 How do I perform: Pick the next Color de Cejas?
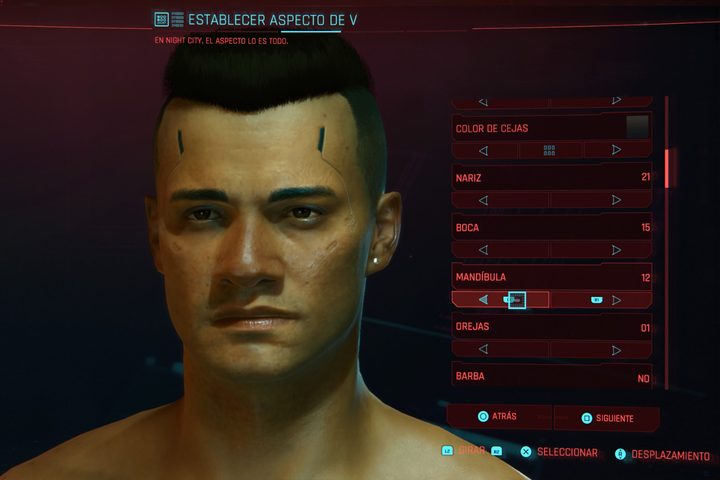point(616,150)
